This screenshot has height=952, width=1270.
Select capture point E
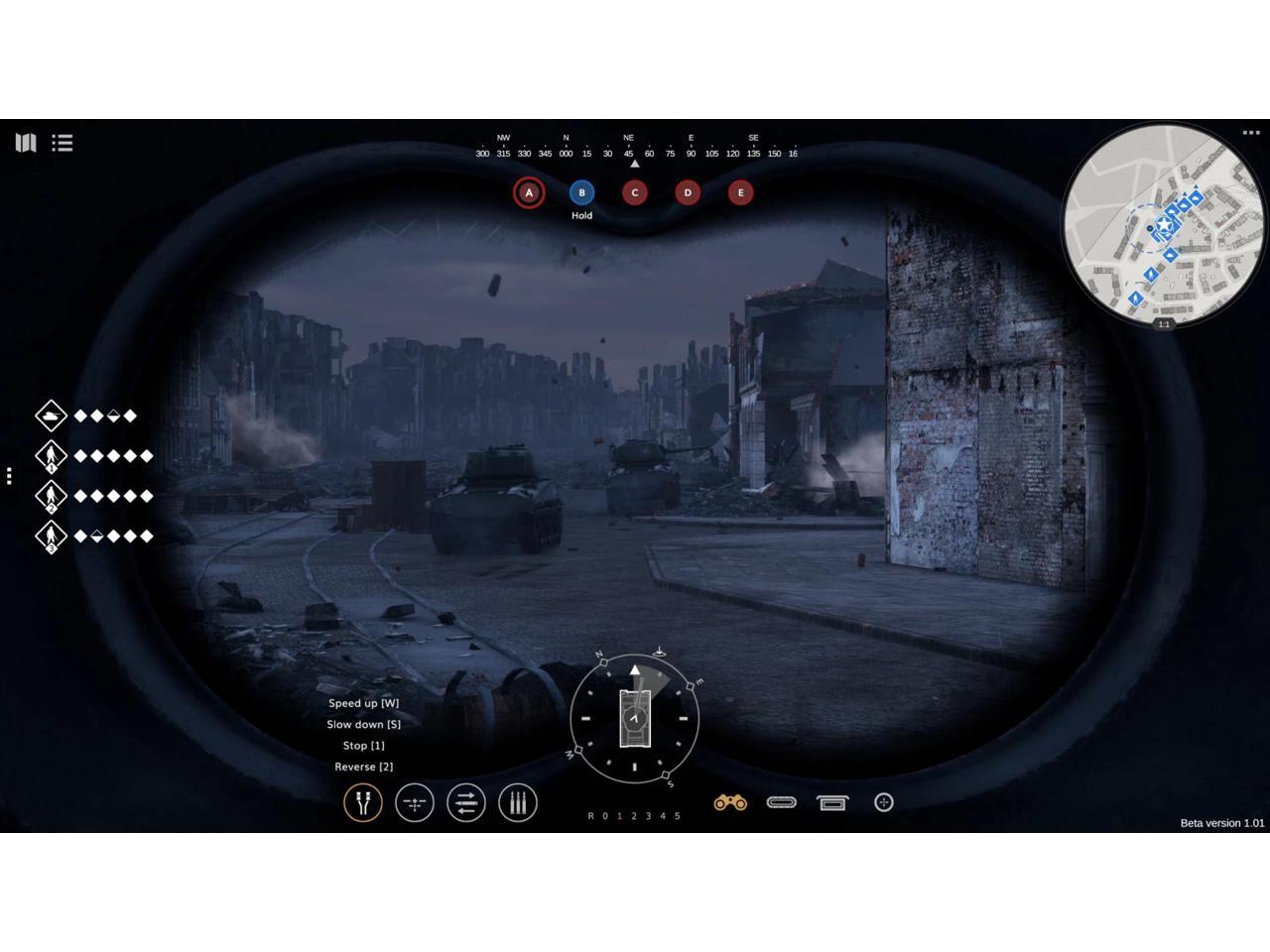740,192
